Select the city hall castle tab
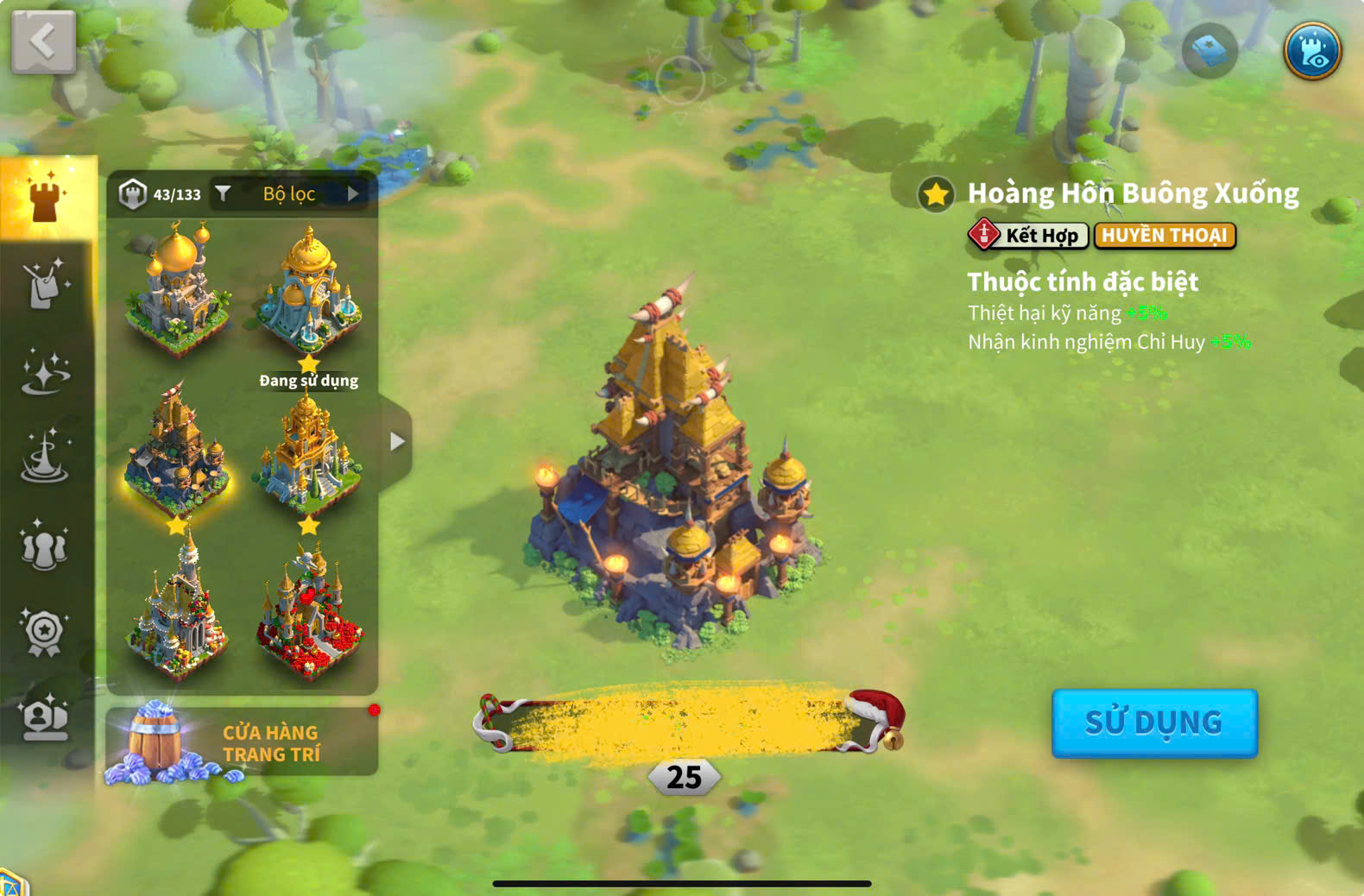The width and height of the screenshot is (1364, 896). tap(47, 198)
